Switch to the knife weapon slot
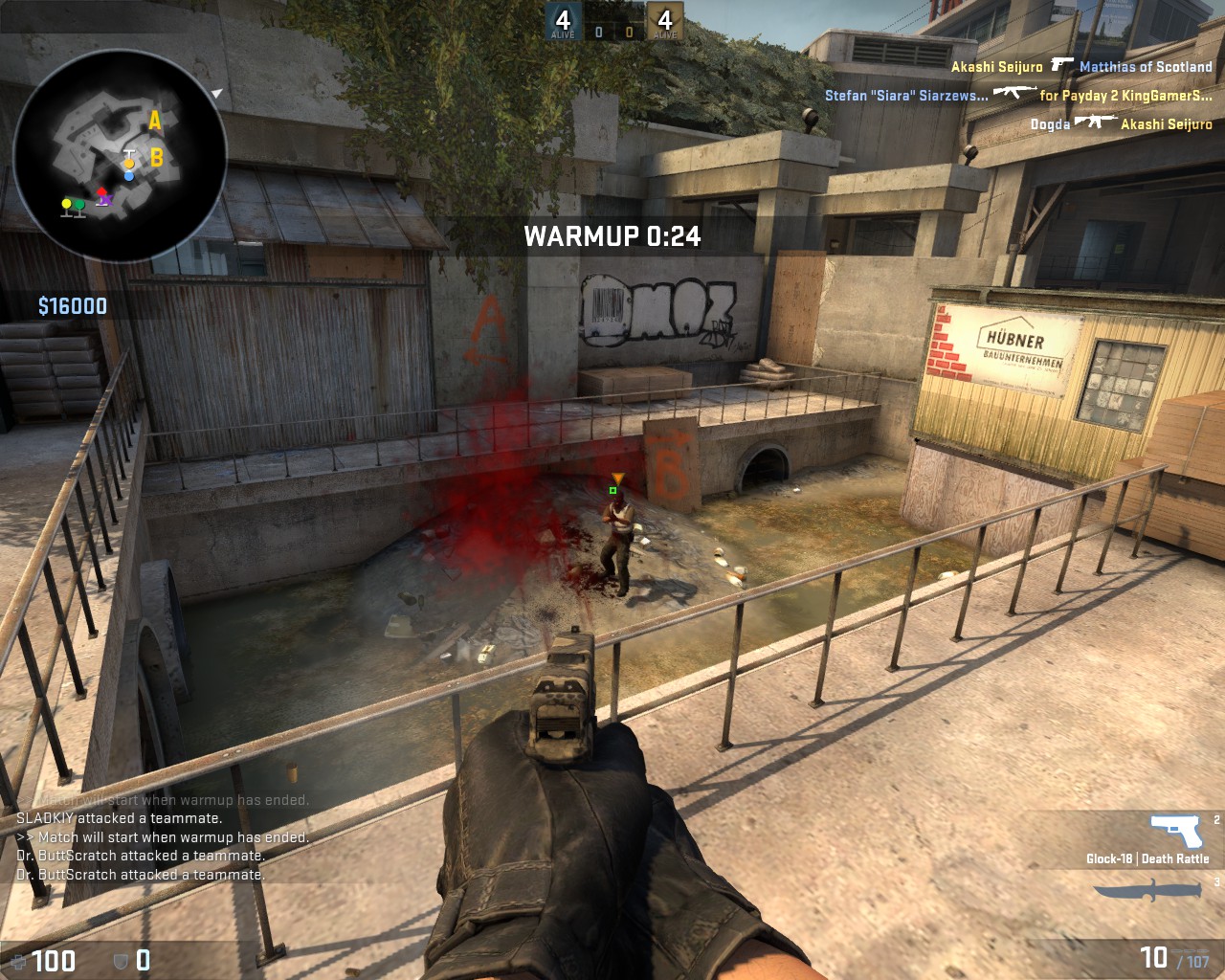The height and width of the screenshot is (980, 1225). pos(1147,890)
